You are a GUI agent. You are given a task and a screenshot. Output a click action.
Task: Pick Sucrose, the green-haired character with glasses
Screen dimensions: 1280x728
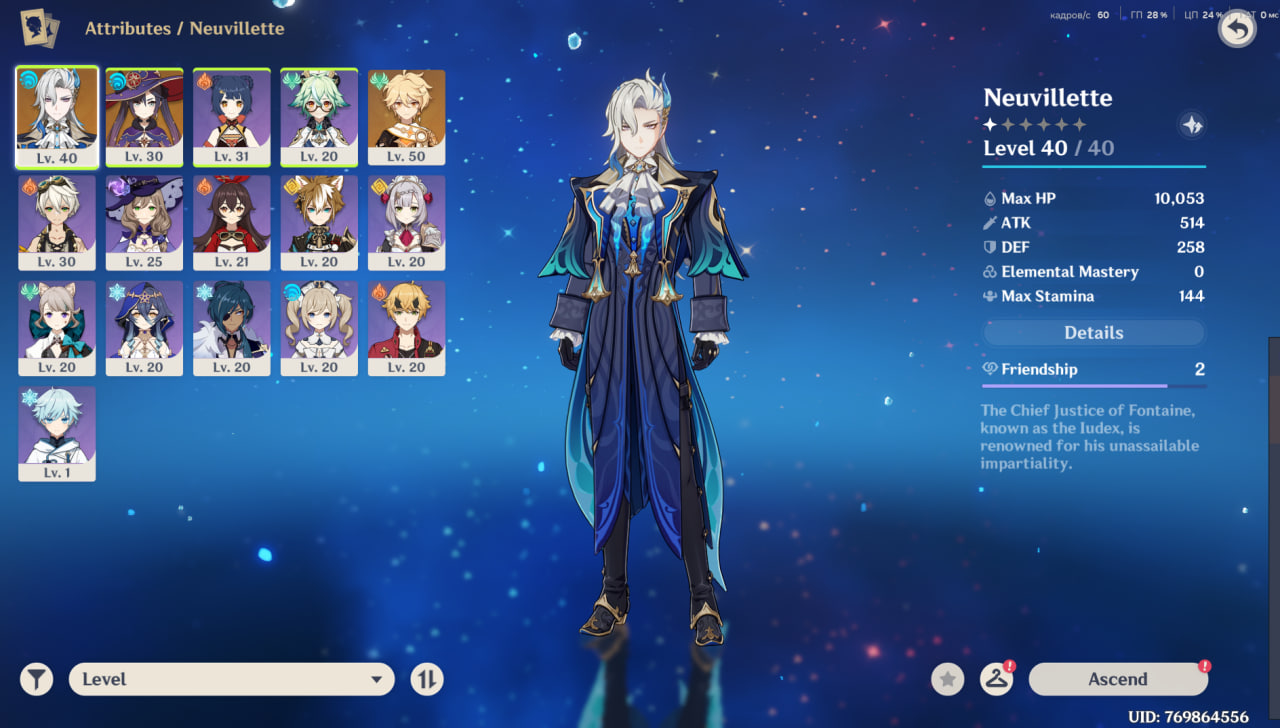(x=319, y=116)
